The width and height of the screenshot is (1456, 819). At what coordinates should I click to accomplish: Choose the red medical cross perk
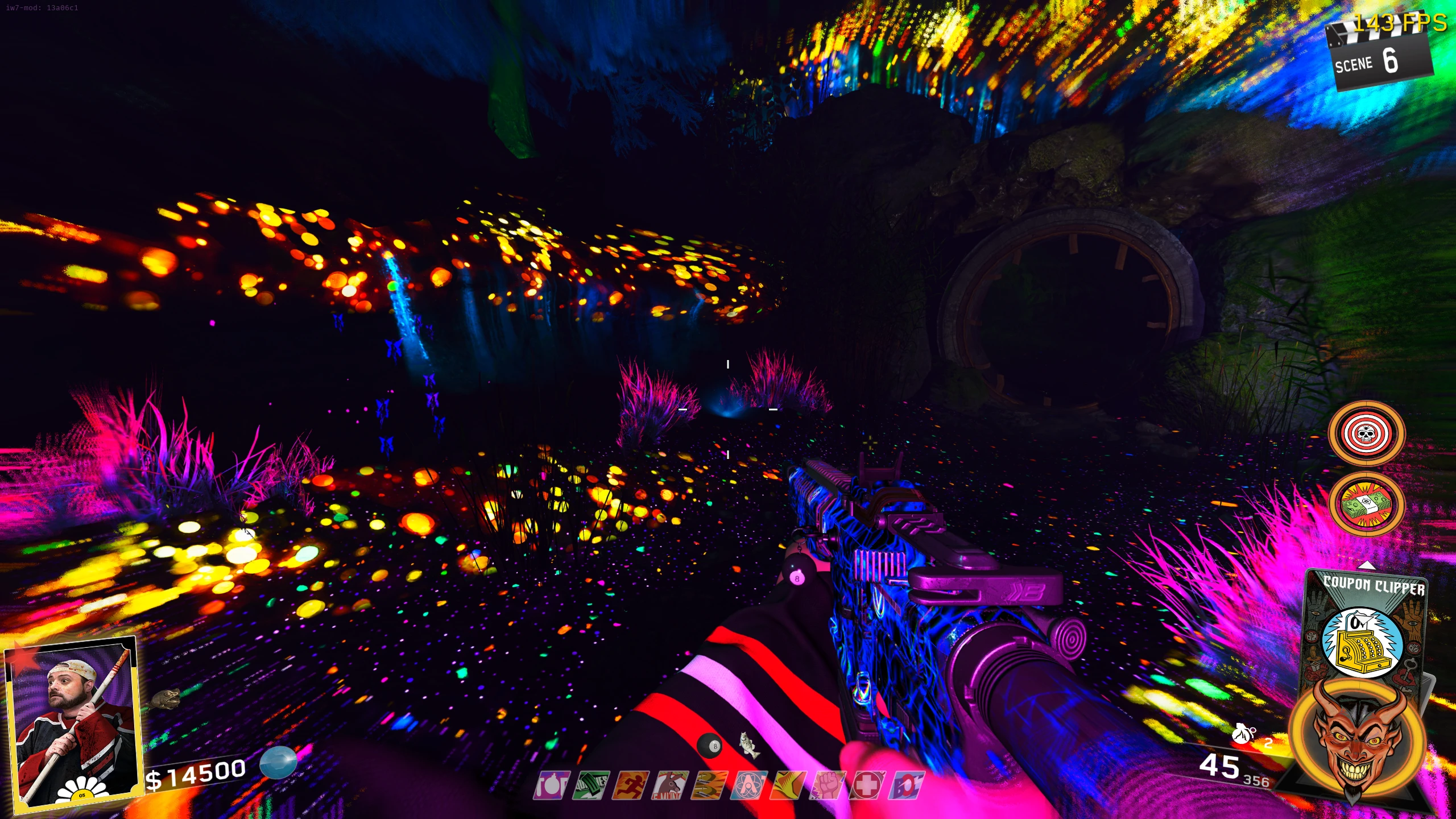pos(868,785)
